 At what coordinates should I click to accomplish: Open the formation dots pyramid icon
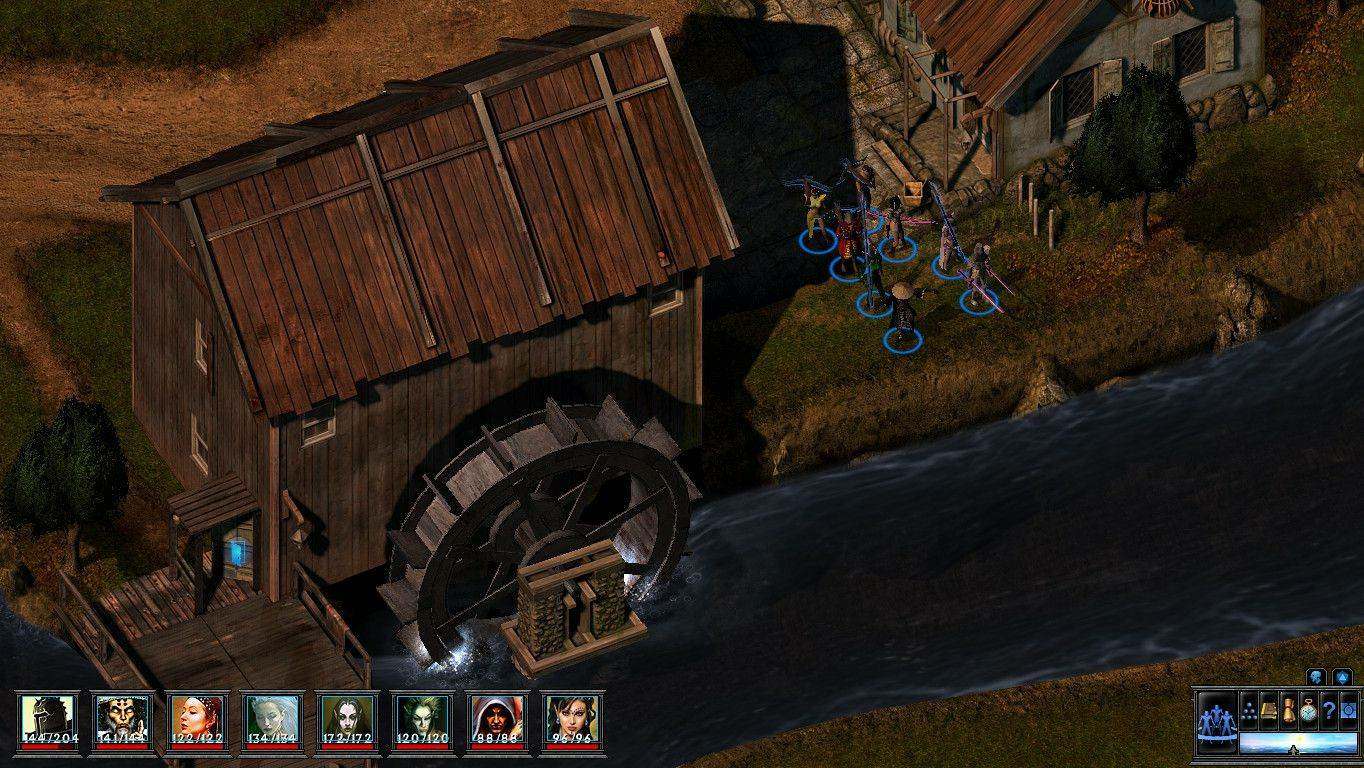click(x=1249, y=709)
